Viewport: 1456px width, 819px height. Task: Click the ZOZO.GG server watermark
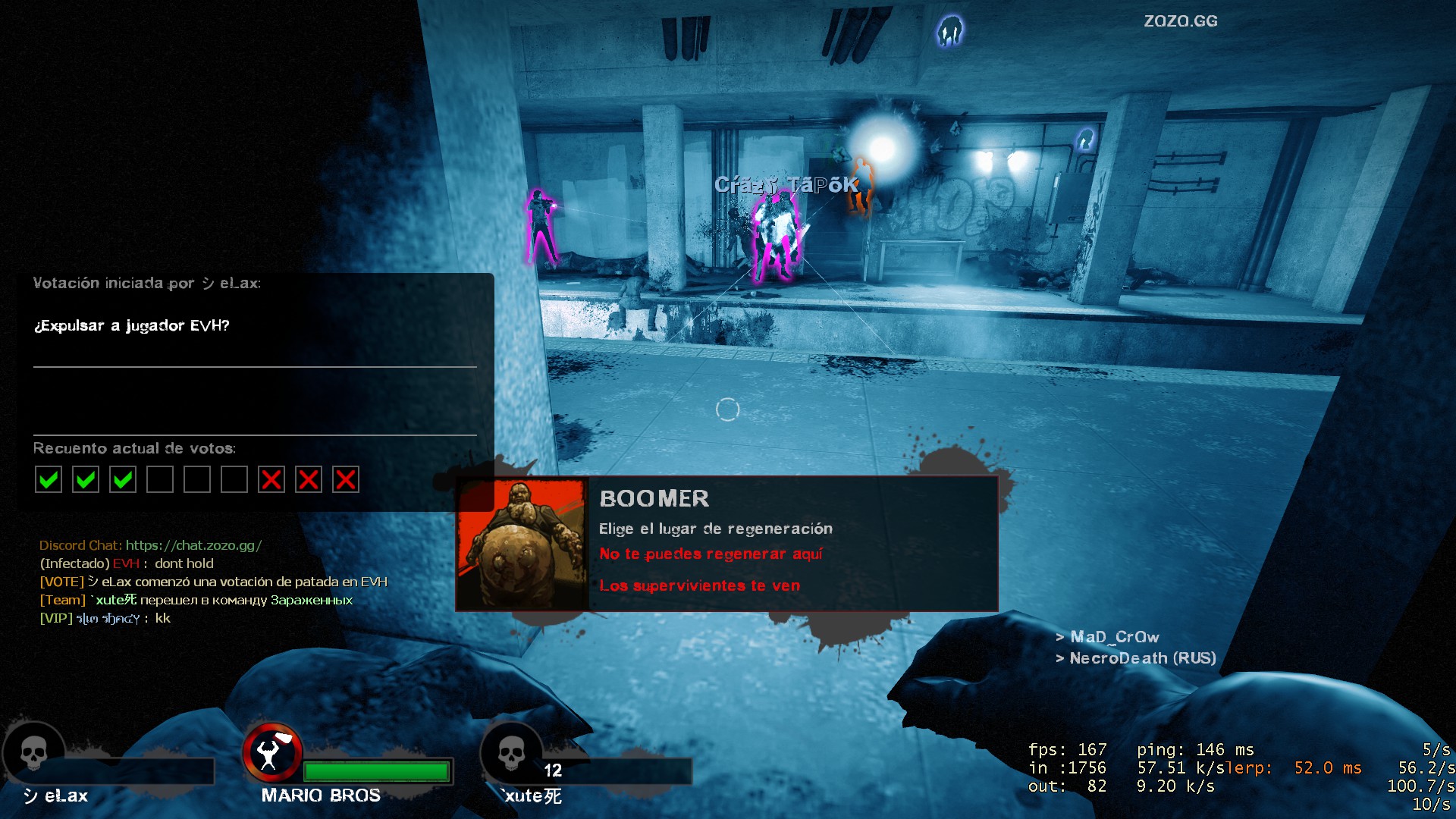[x=1180, y=21]
